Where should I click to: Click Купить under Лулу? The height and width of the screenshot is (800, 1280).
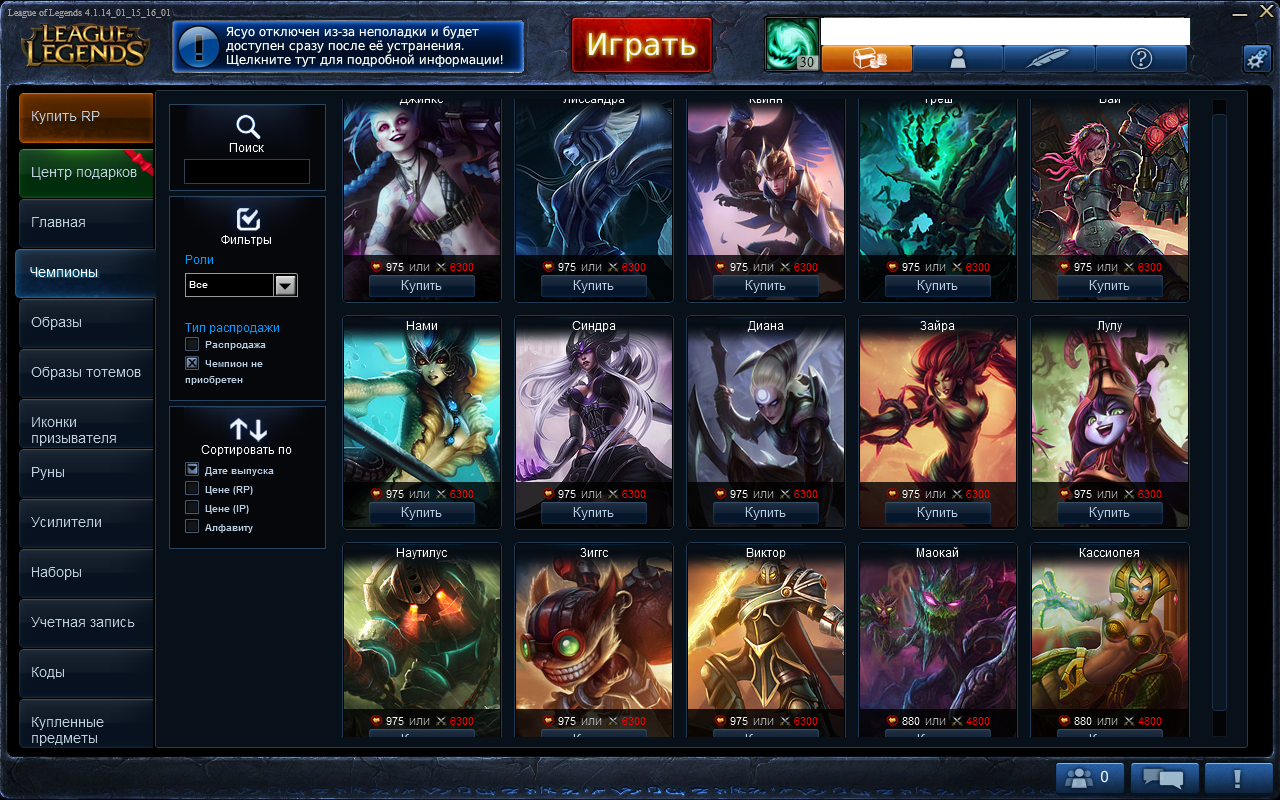click(x=1109, y=513)
